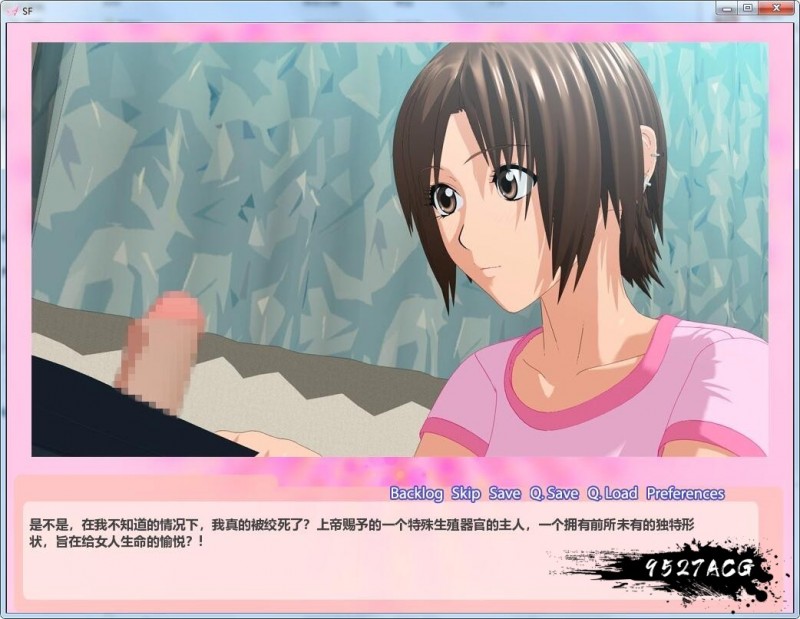This screenshot has width=800, height=619.
Task: Minimize the game window
Action: [x=727, y=8]
